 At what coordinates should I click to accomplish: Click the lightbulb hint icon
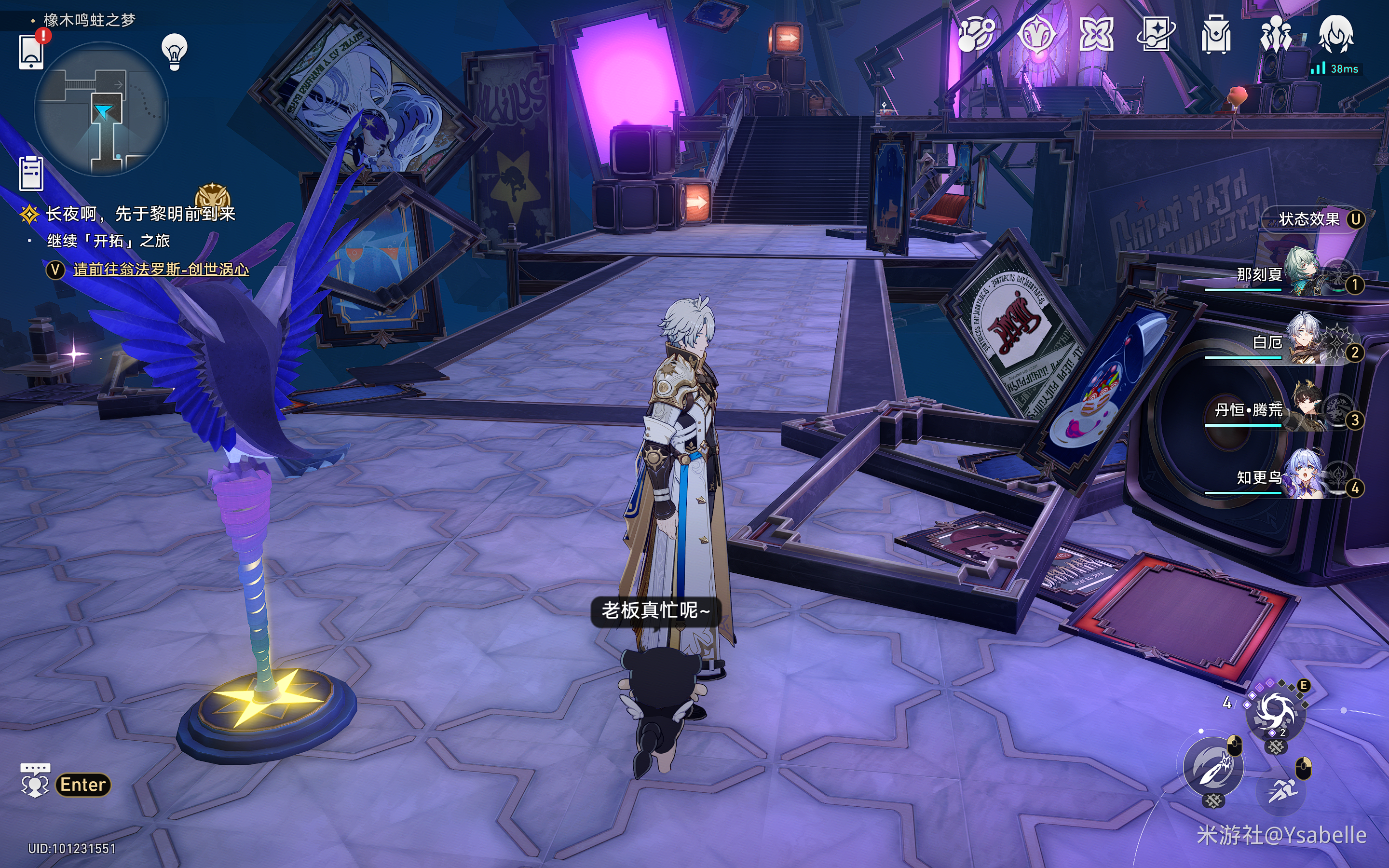pyautogui.click(x=175, y=52)
